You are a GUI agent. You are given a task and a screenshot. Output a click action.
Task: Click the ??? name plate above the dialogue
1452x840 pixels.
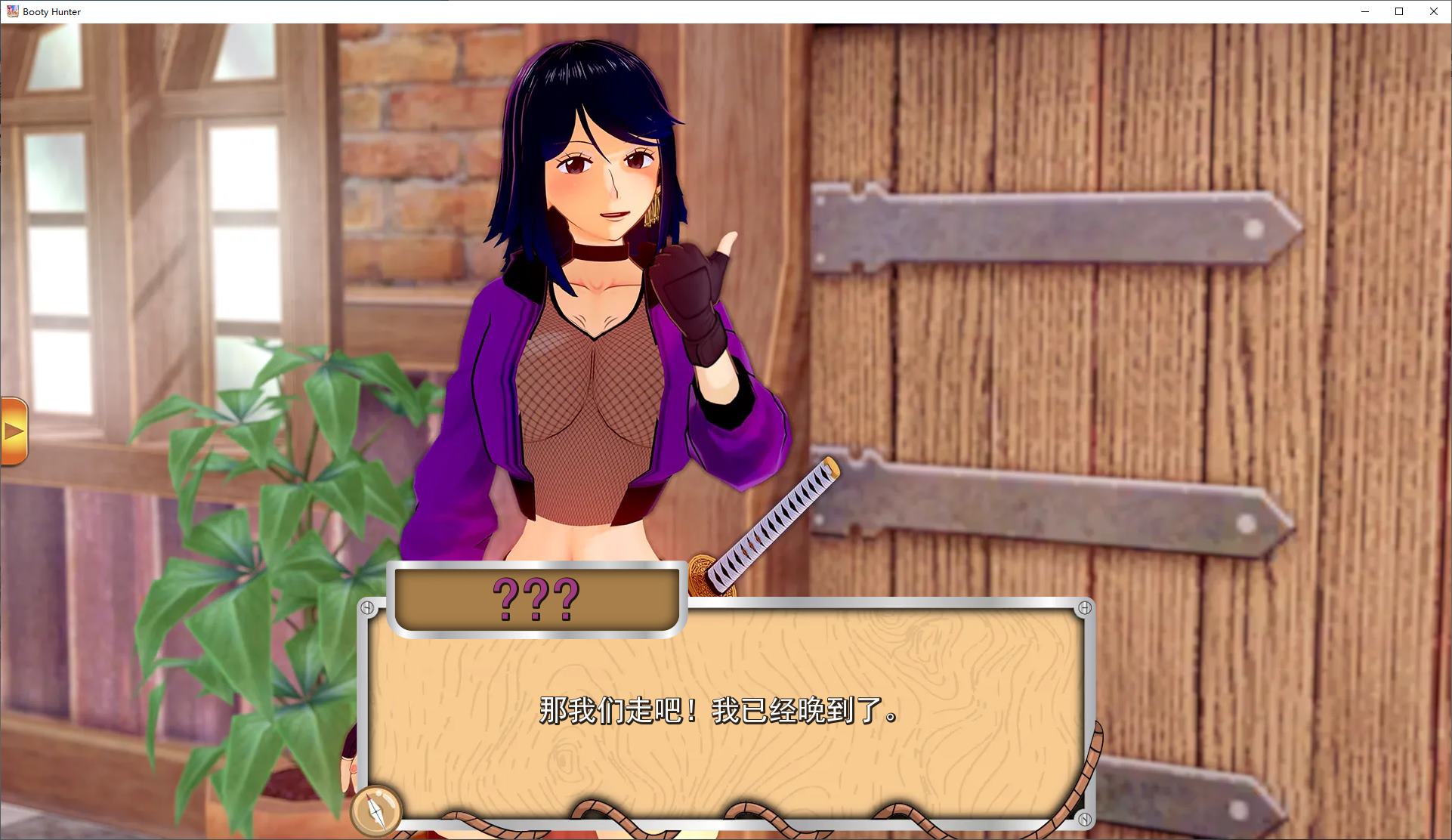click(x=536, y=601)
